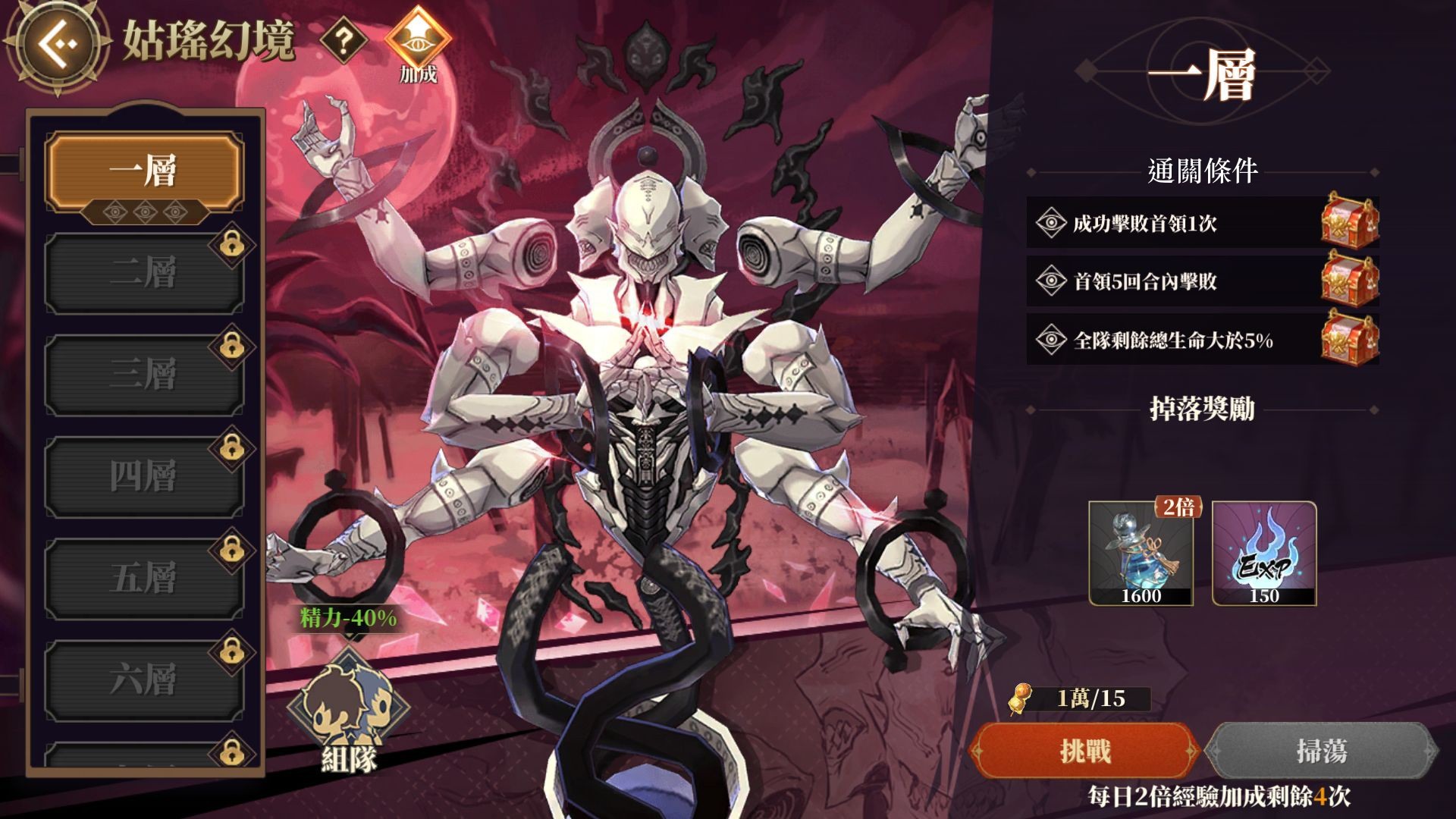Viewport: 1456px width, 819px height.
Task: Choose the locked 三層 floor
Action: (x=144, y=374)
